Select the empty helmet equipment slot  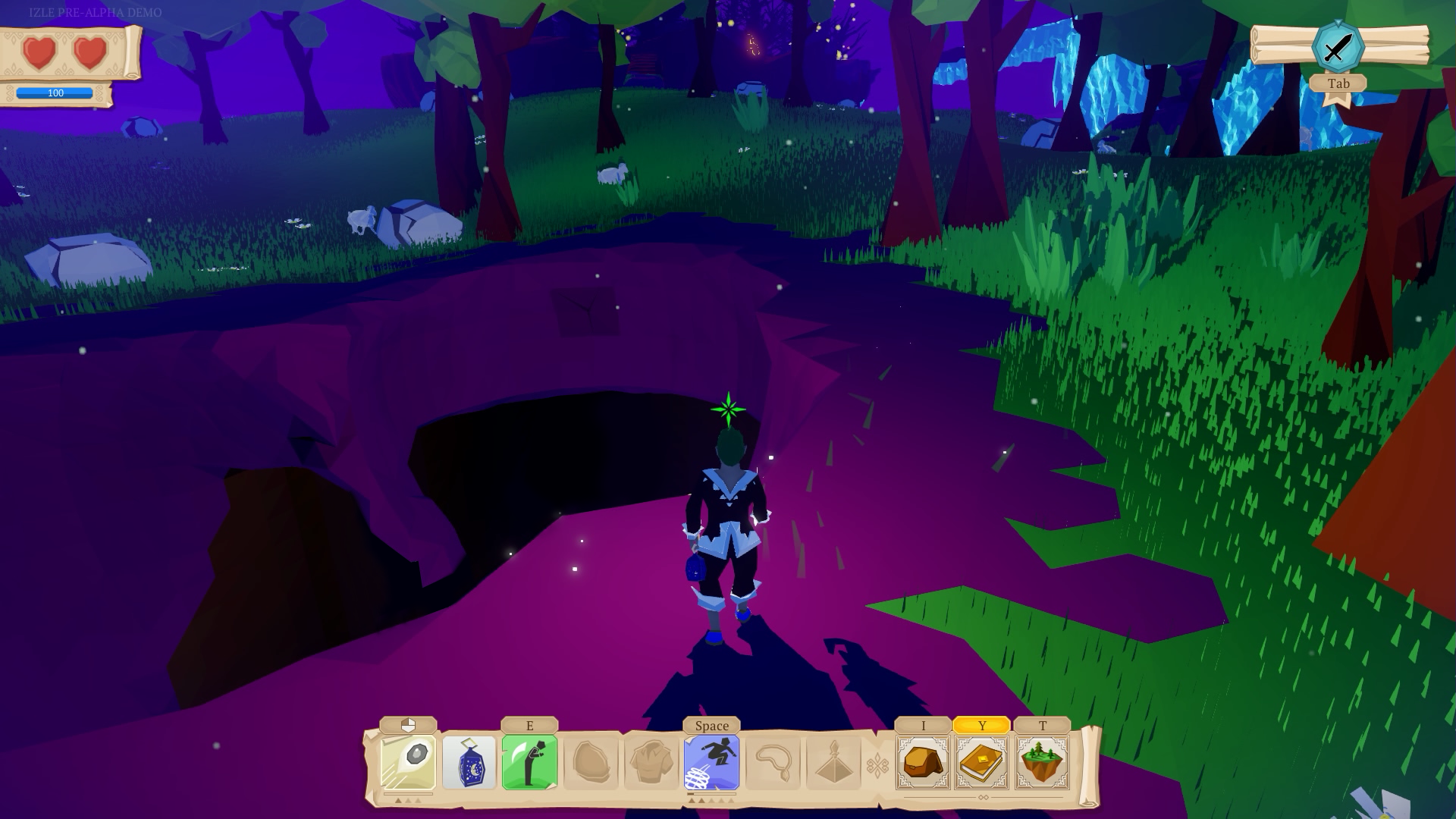591,762
